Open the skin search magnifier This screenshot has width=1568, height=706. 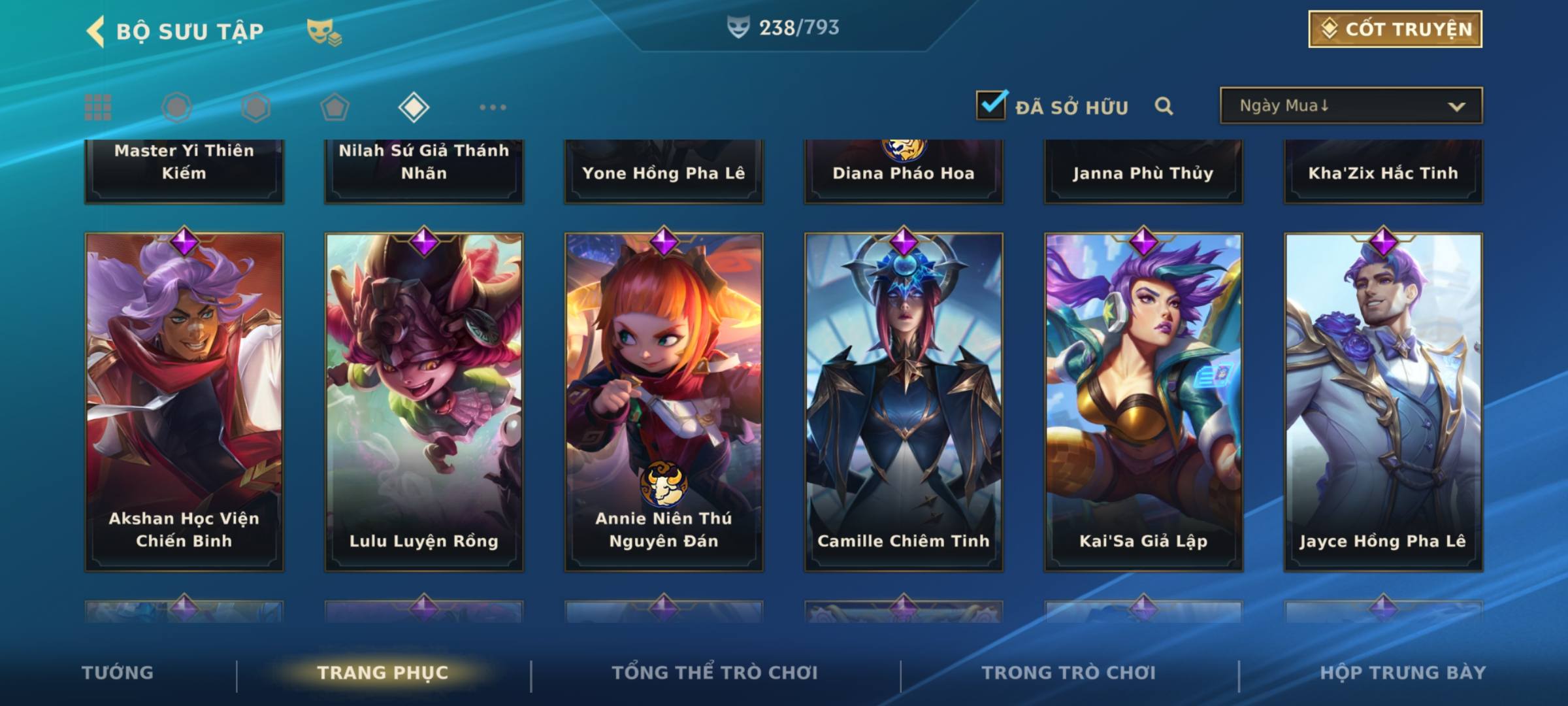coord(1164,107)
